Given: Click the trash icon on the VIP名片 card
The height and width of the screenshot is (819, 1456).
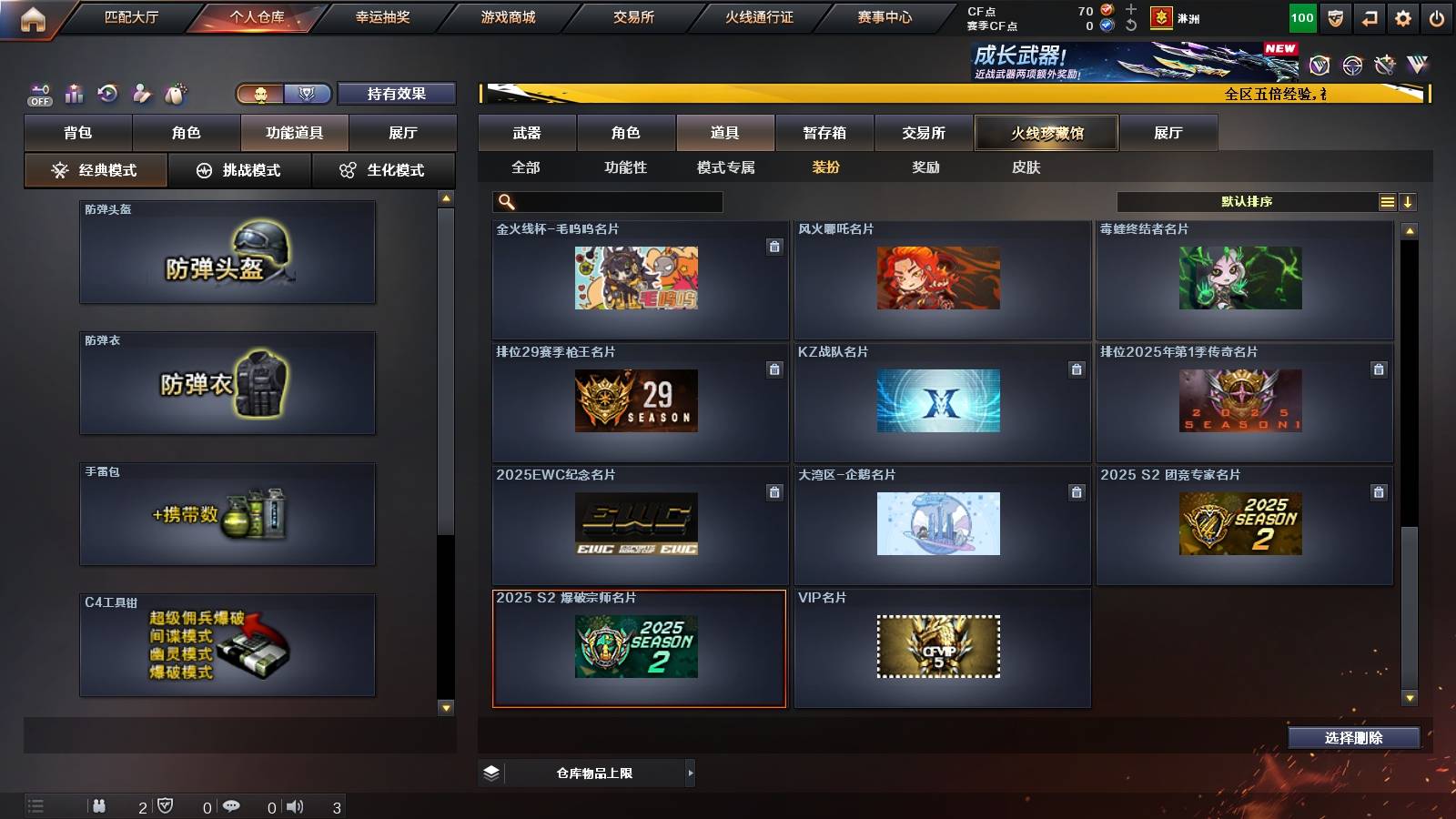Looking at the screenshot, I should point(1076,617).
